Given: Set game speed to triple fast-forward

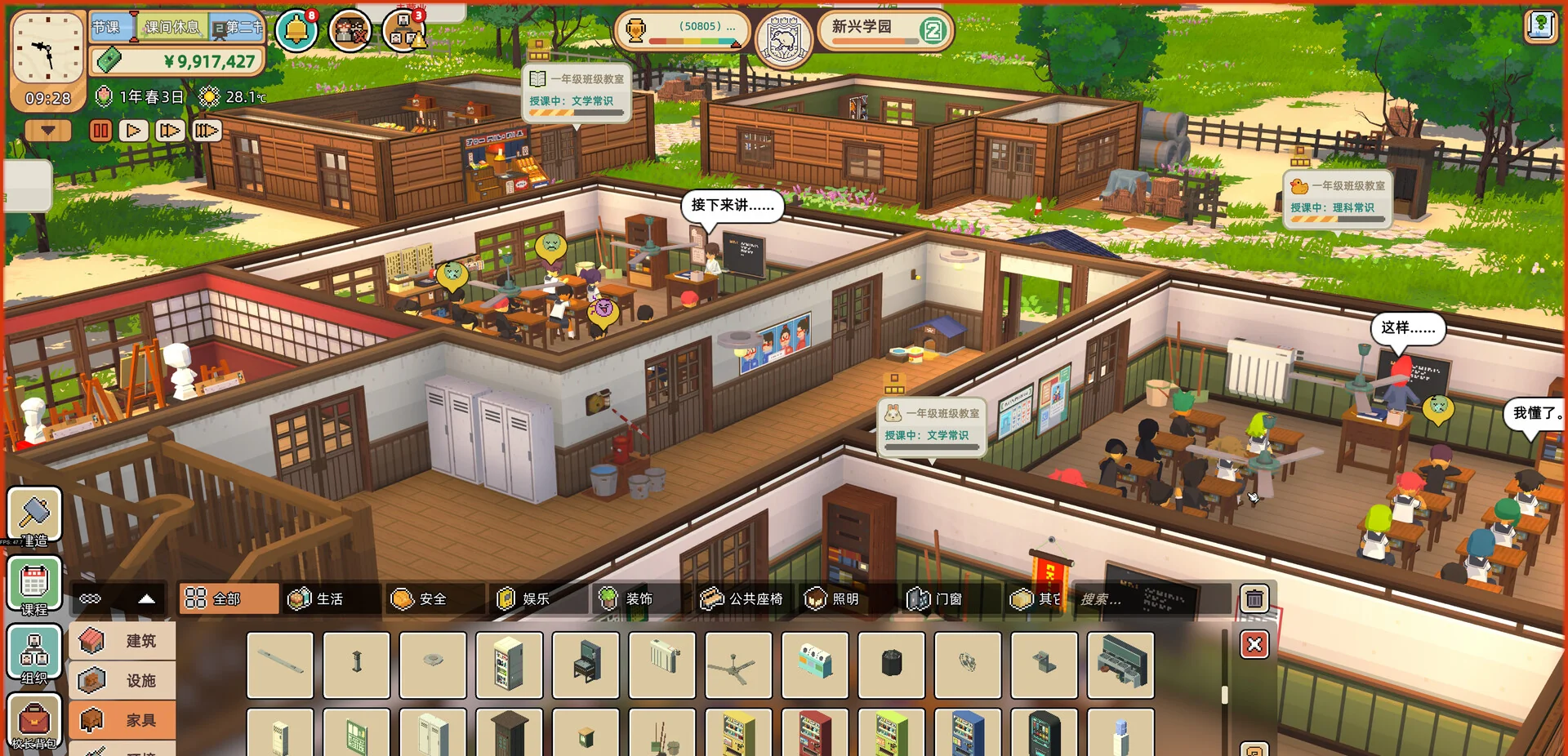Looking at the screenshot, I should [x=207, y=131].
